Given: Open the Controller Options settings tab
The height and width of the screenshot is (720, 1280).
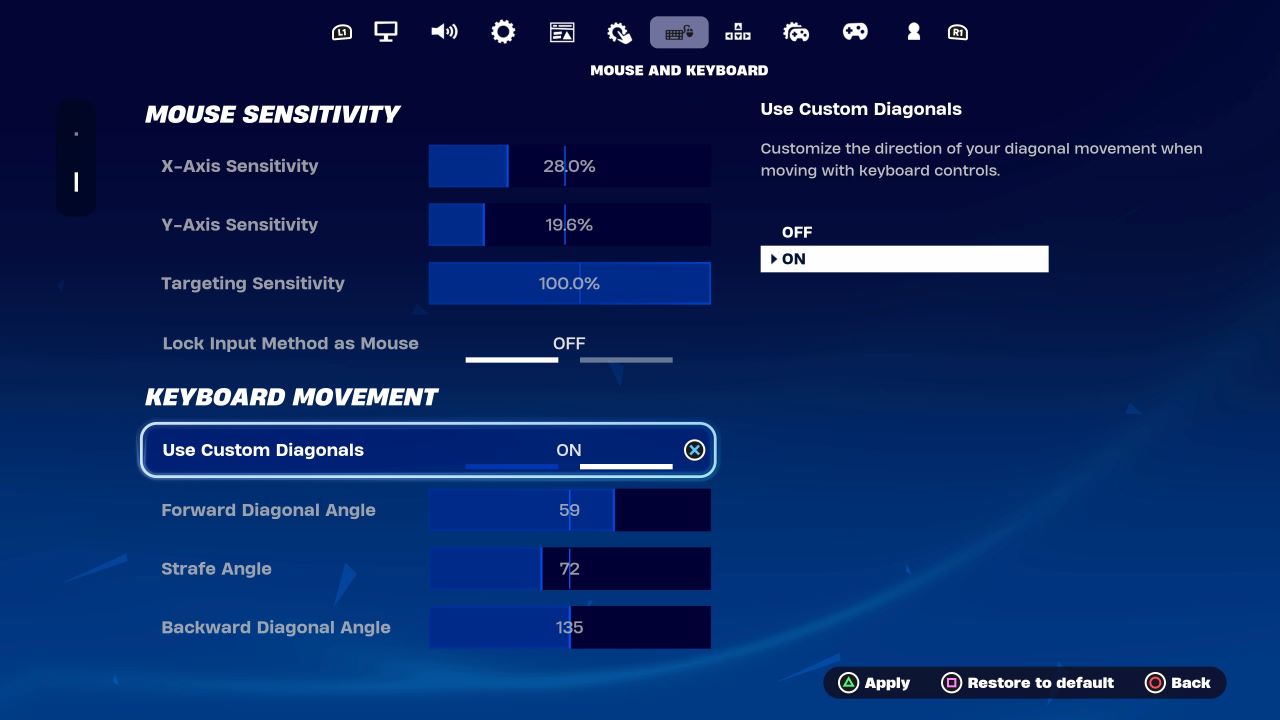Looking at the screenshot, I should [x=796, y=31].
